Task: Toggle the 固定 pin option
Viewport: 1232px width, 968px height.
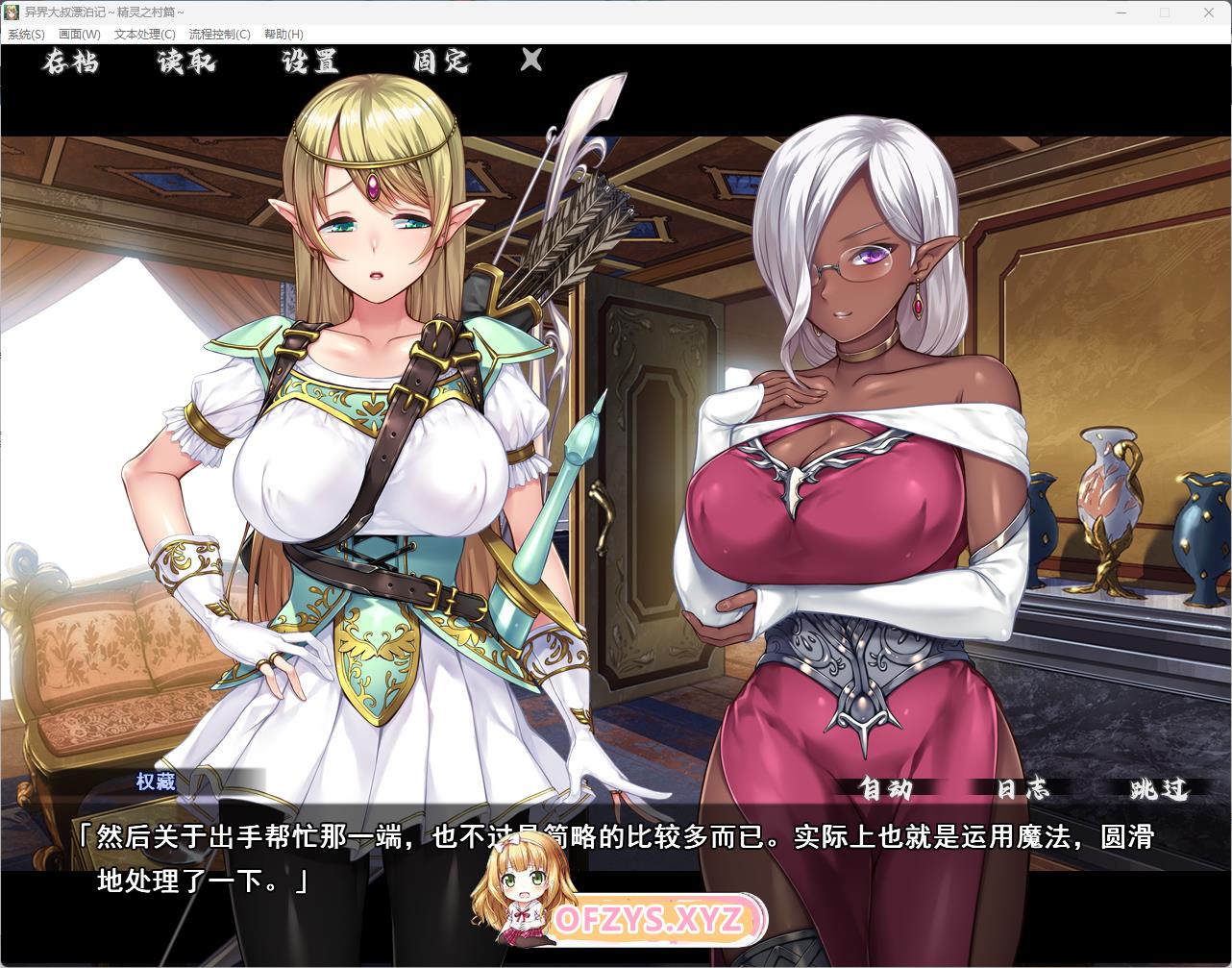Action: [x=441, y=62]
